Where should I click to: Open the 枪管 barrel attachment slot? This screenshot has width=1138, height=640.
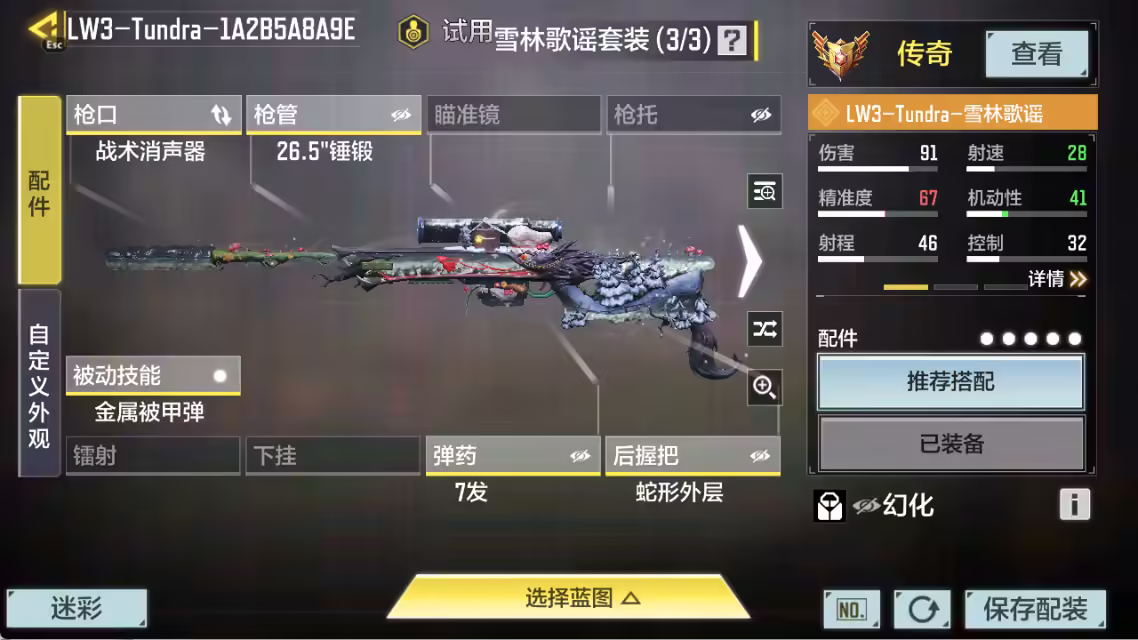[333, 115]
